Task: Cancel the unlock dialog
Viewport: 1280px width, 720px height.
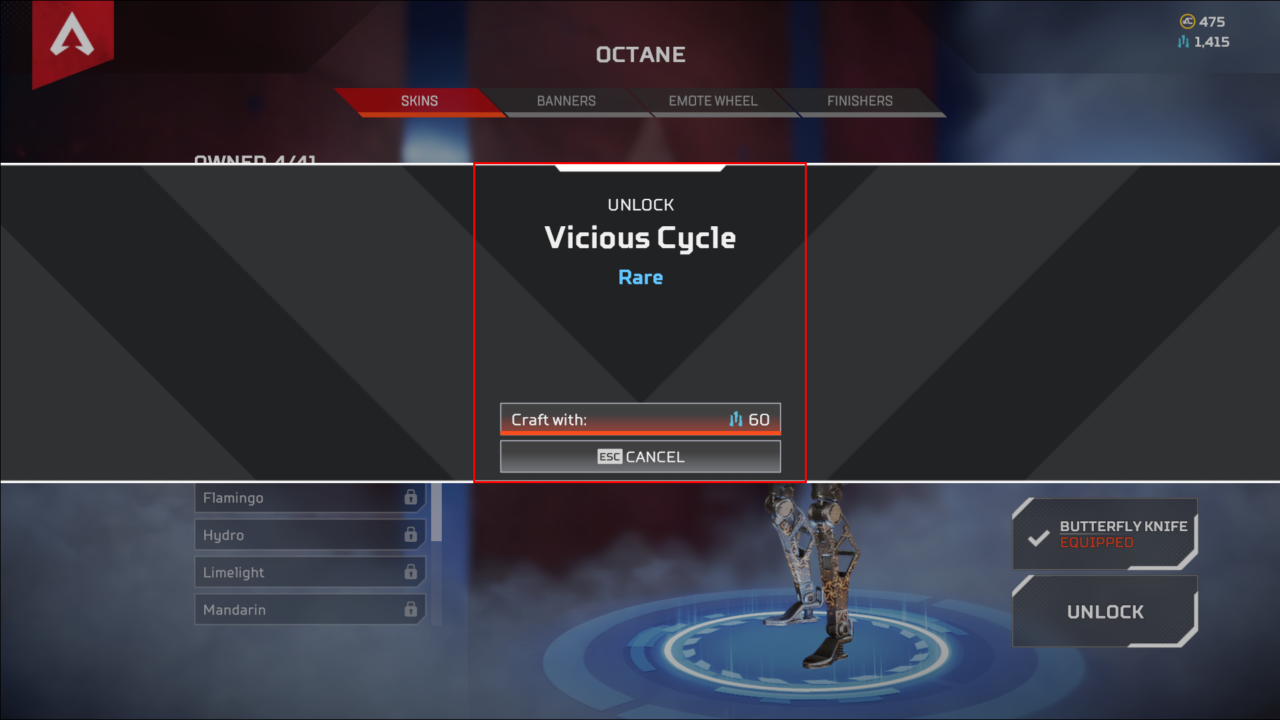Action: click(640, 456)
